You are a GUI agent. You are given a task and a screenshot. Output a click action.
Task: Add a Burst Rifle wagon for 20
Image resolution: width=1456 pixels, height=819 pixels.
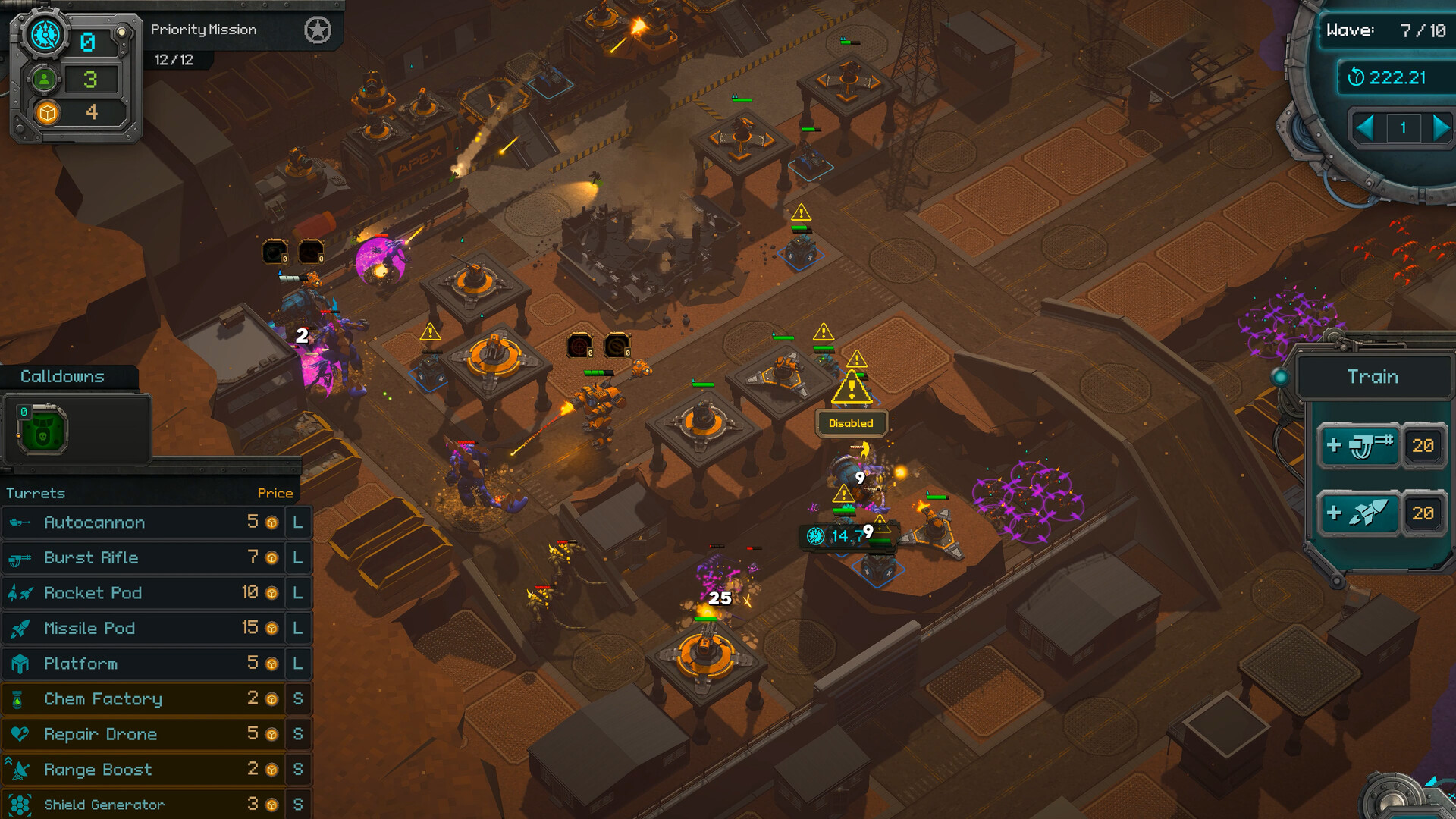[x=1362, y=445]
